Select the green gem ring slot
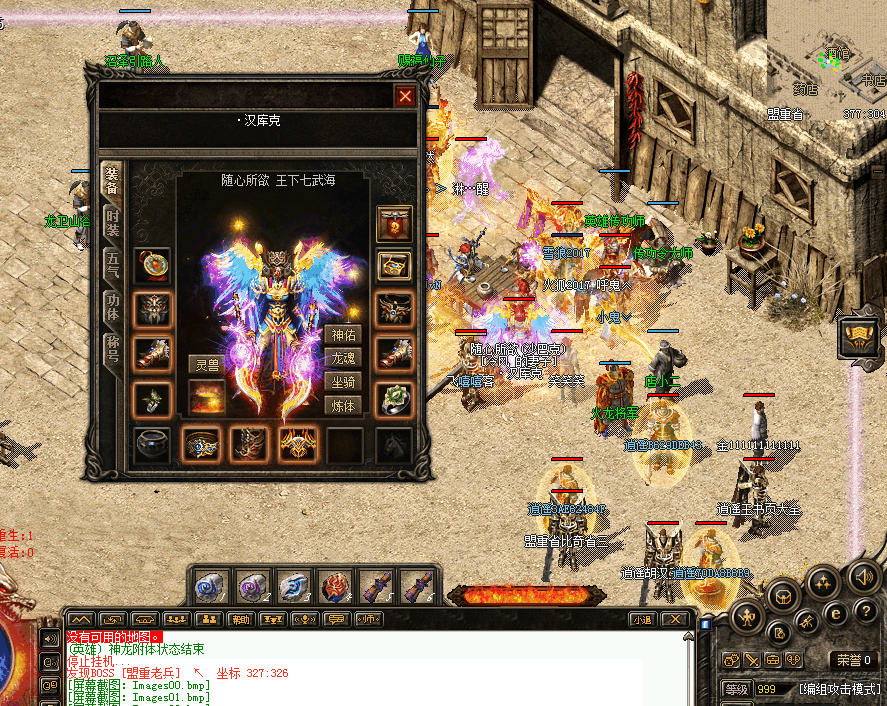The image size is (887, 706). 393,399
